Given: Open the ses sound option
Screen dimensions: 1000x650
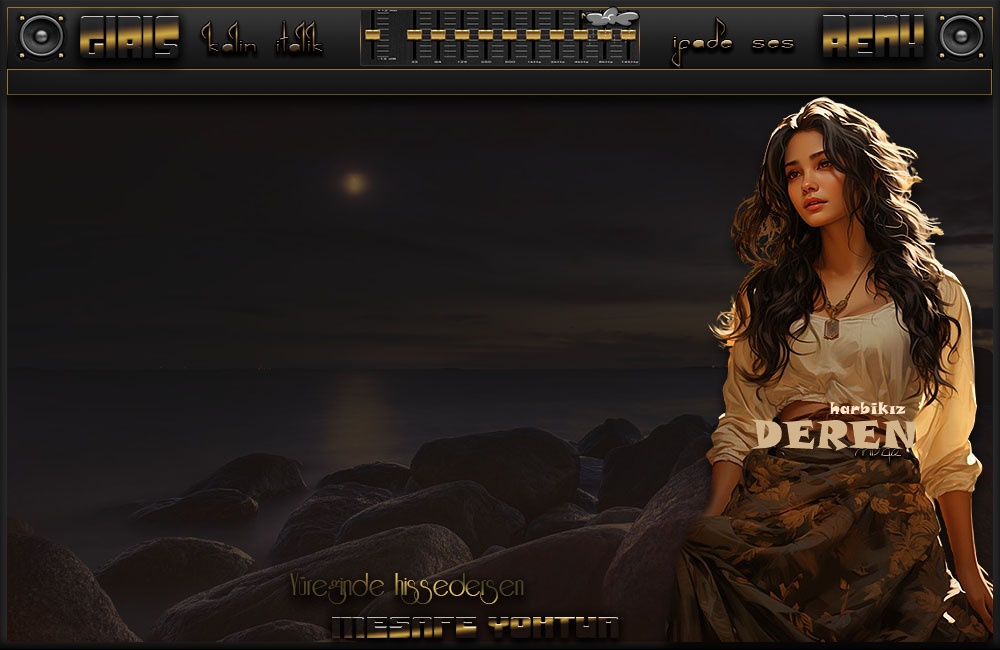Looking at the screenshot, I should click(x=774, y=44).
